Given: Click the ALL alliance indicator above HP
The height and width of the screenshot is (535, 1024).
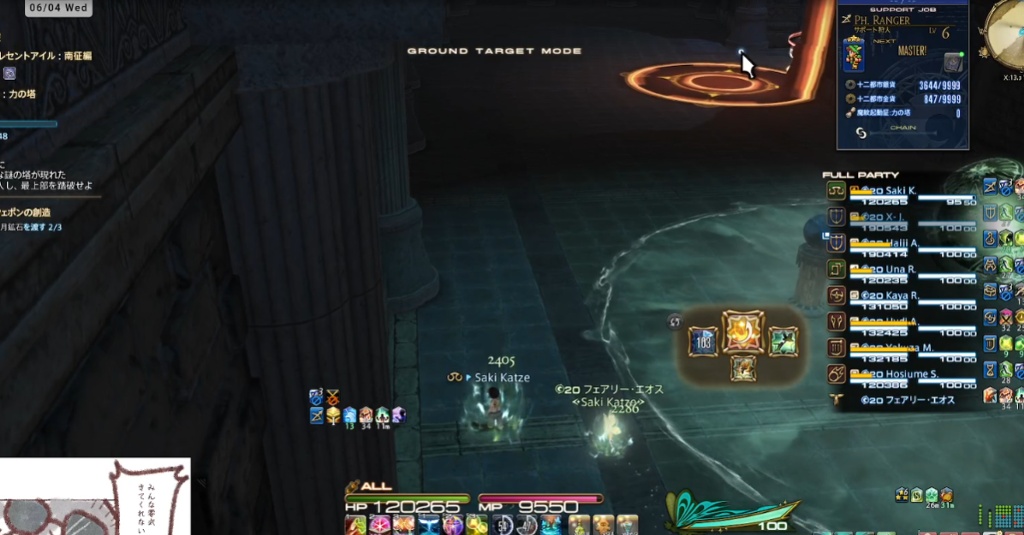Looking at the screenshot, I should point(370,486).
